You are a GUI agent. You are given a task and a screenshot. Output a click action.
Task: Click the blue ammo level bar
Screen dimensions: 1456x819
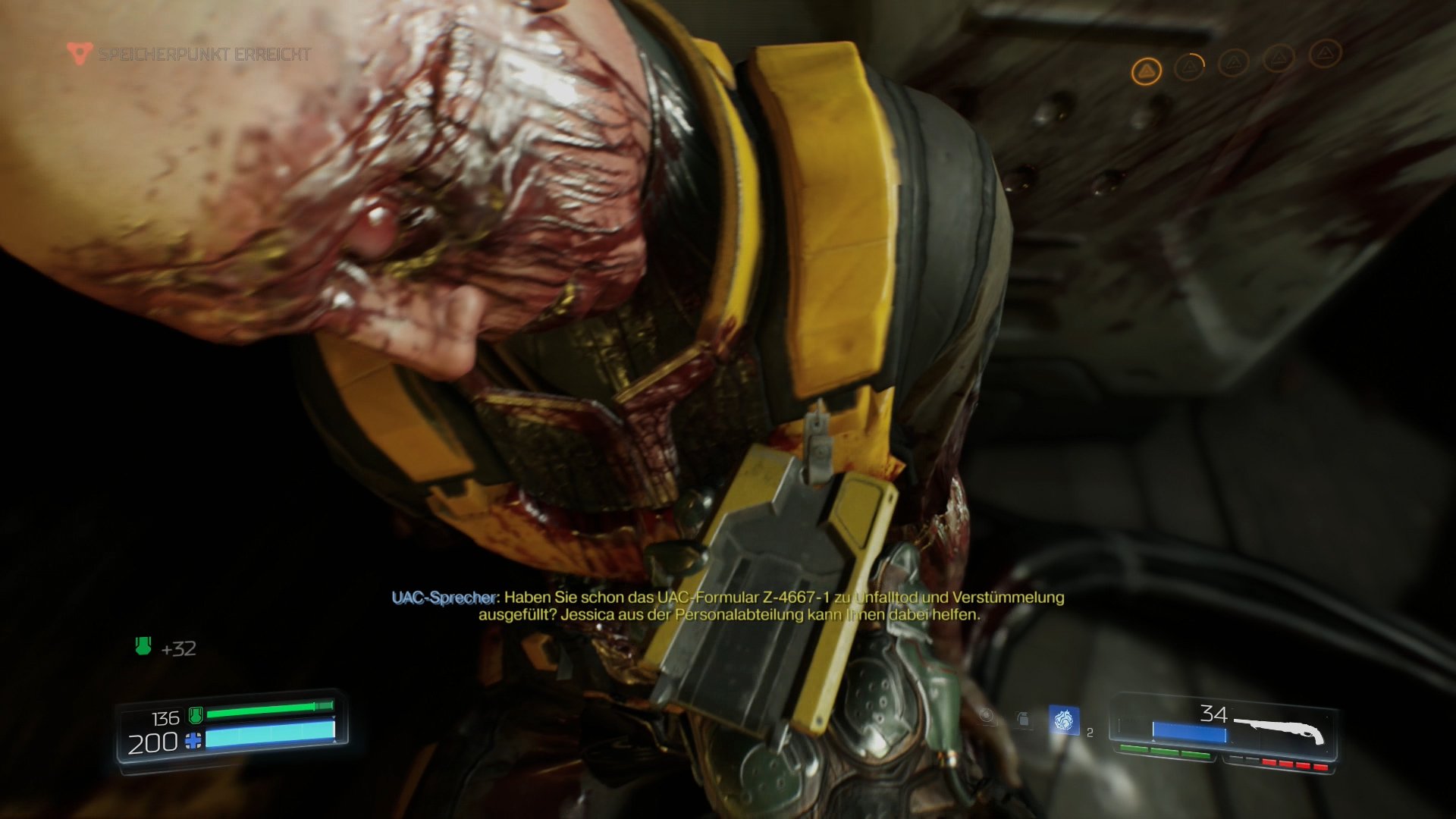click(1189, 730)
